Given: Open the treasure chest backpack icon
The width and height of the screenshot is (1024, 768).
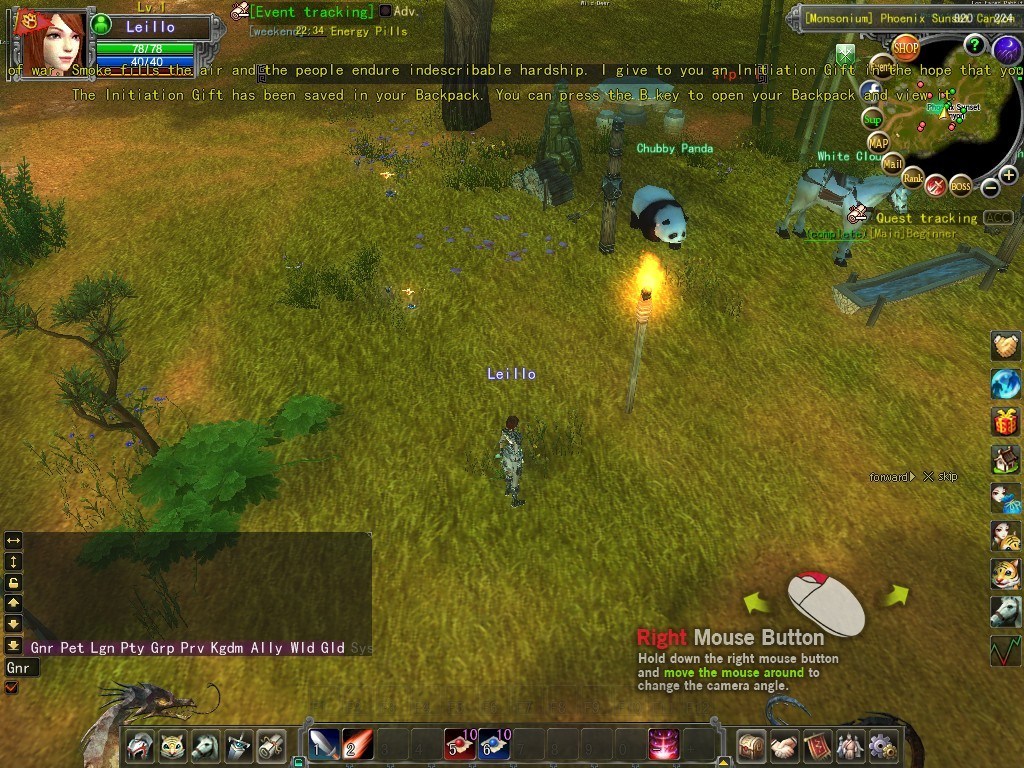Looking at the screenshot, I should [x=751, y=746].
